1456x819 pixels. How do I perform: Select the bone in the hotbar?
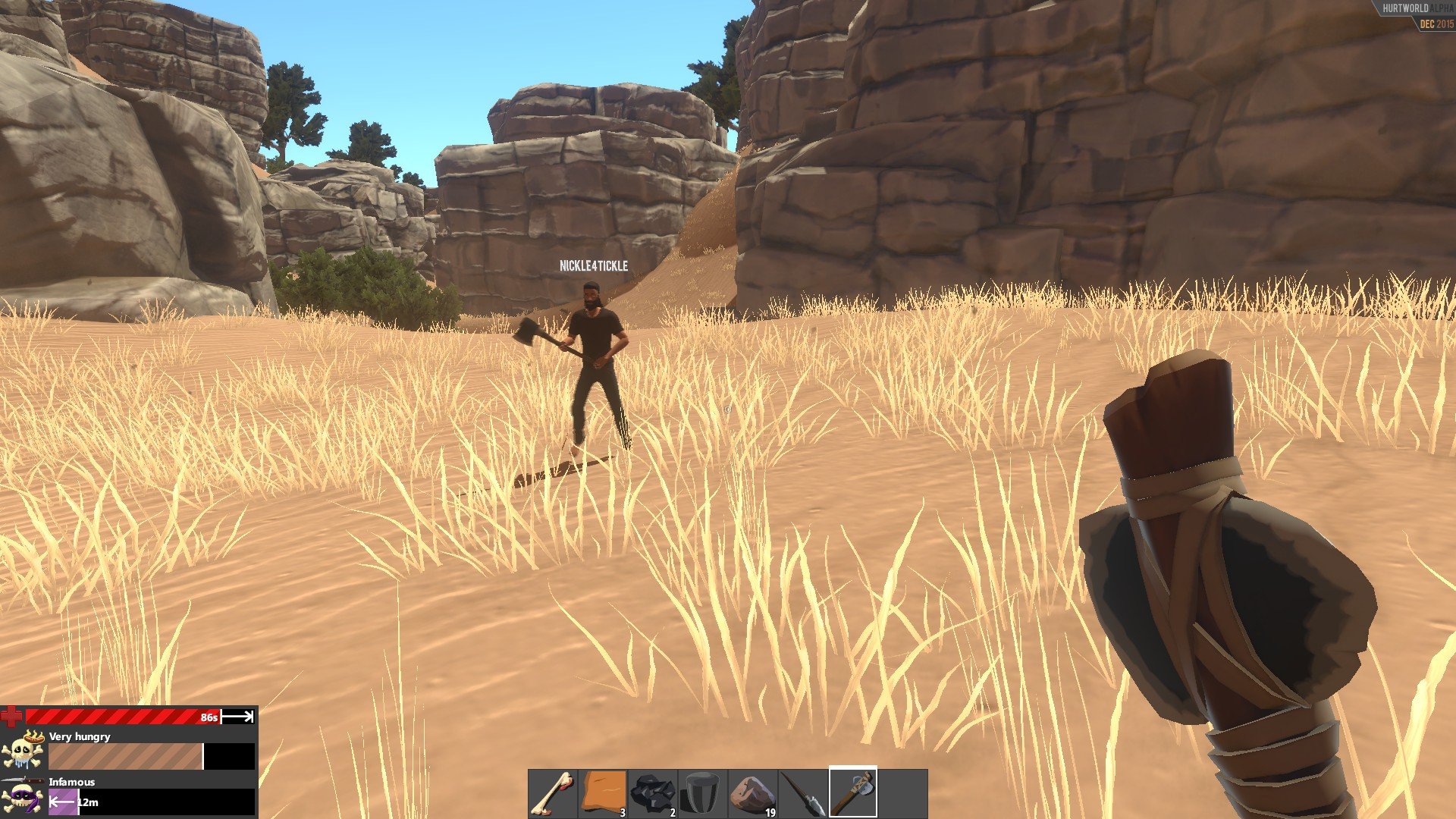(553, 793)
